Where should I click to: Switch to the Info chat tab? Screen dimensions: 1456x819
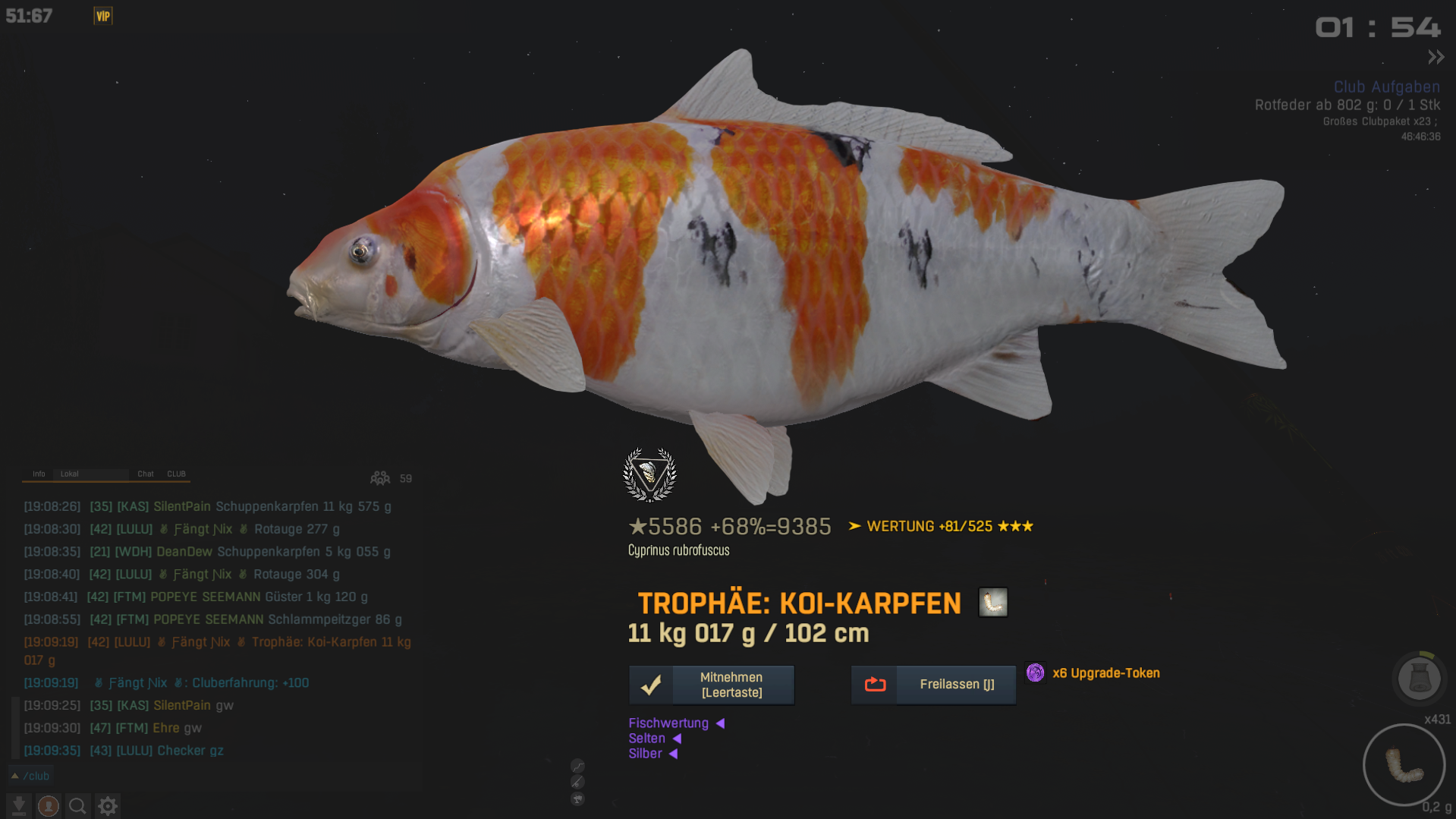(x=39, y=474)
